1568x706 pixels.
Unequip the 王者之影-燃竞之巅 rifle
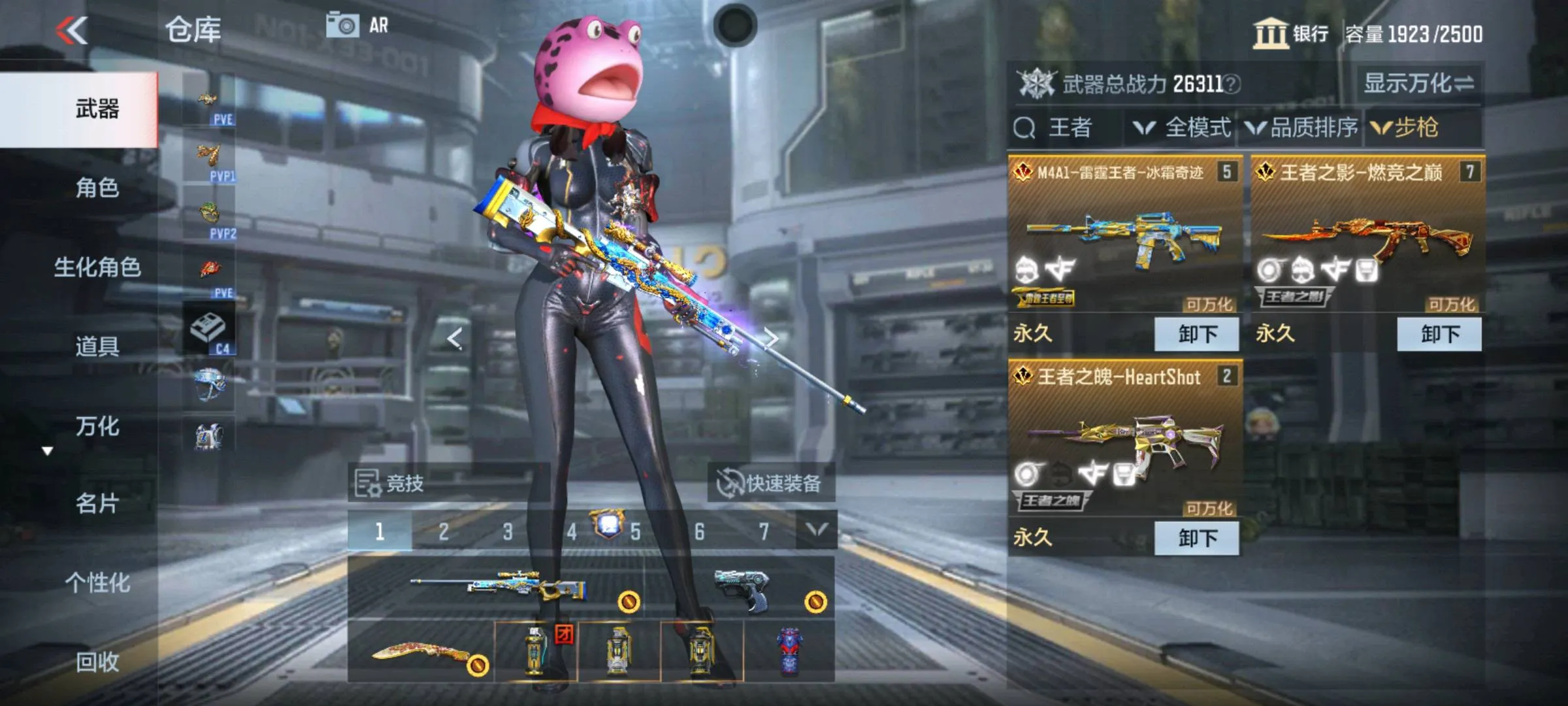point(1439,334)
